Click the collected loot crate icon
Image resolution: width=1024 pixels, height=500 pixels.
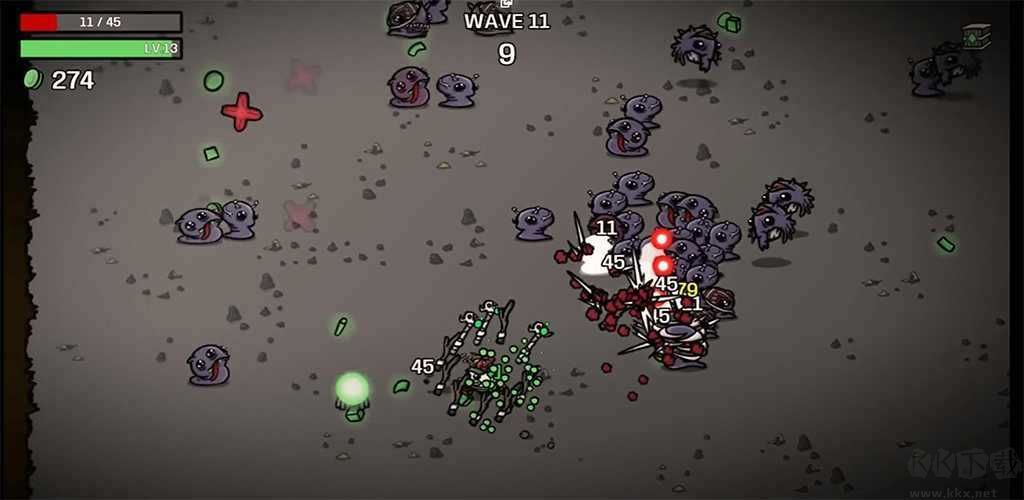(976, 36)
